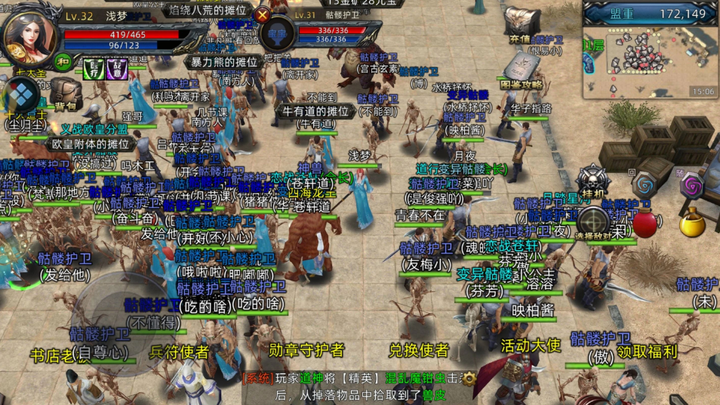Open the system chat message log
Viewport: 720px width, 405px height.
[360, 387]
